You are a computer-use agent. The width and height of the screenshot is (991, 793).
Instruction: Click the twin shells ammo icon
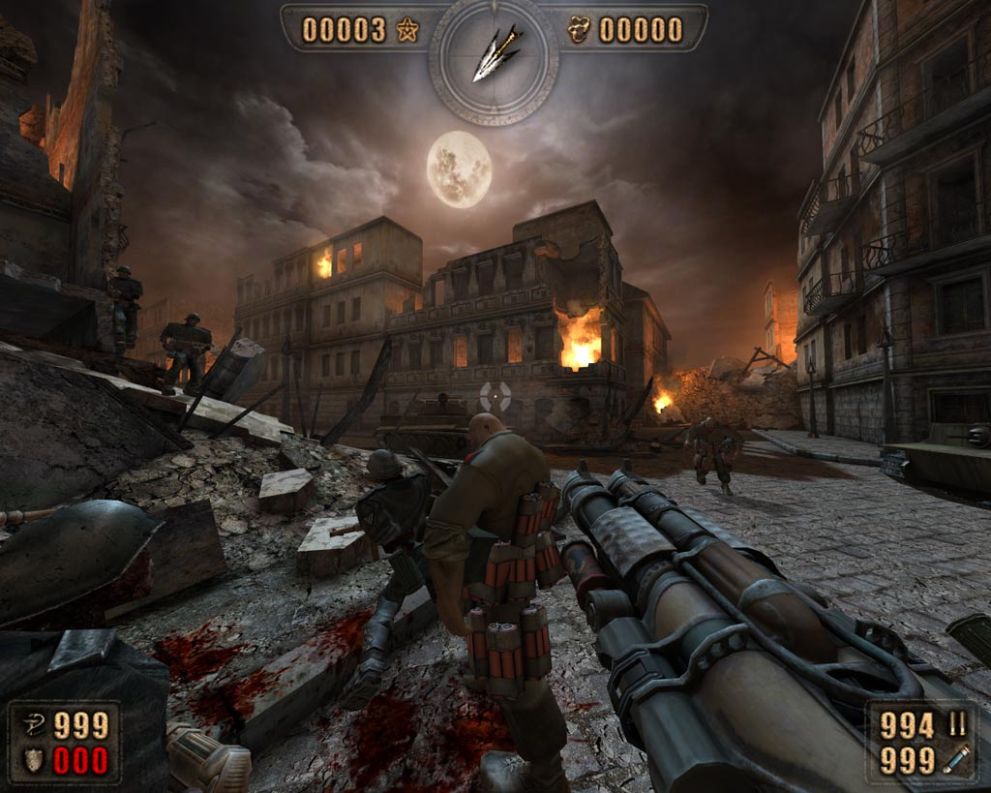[957, 725]
